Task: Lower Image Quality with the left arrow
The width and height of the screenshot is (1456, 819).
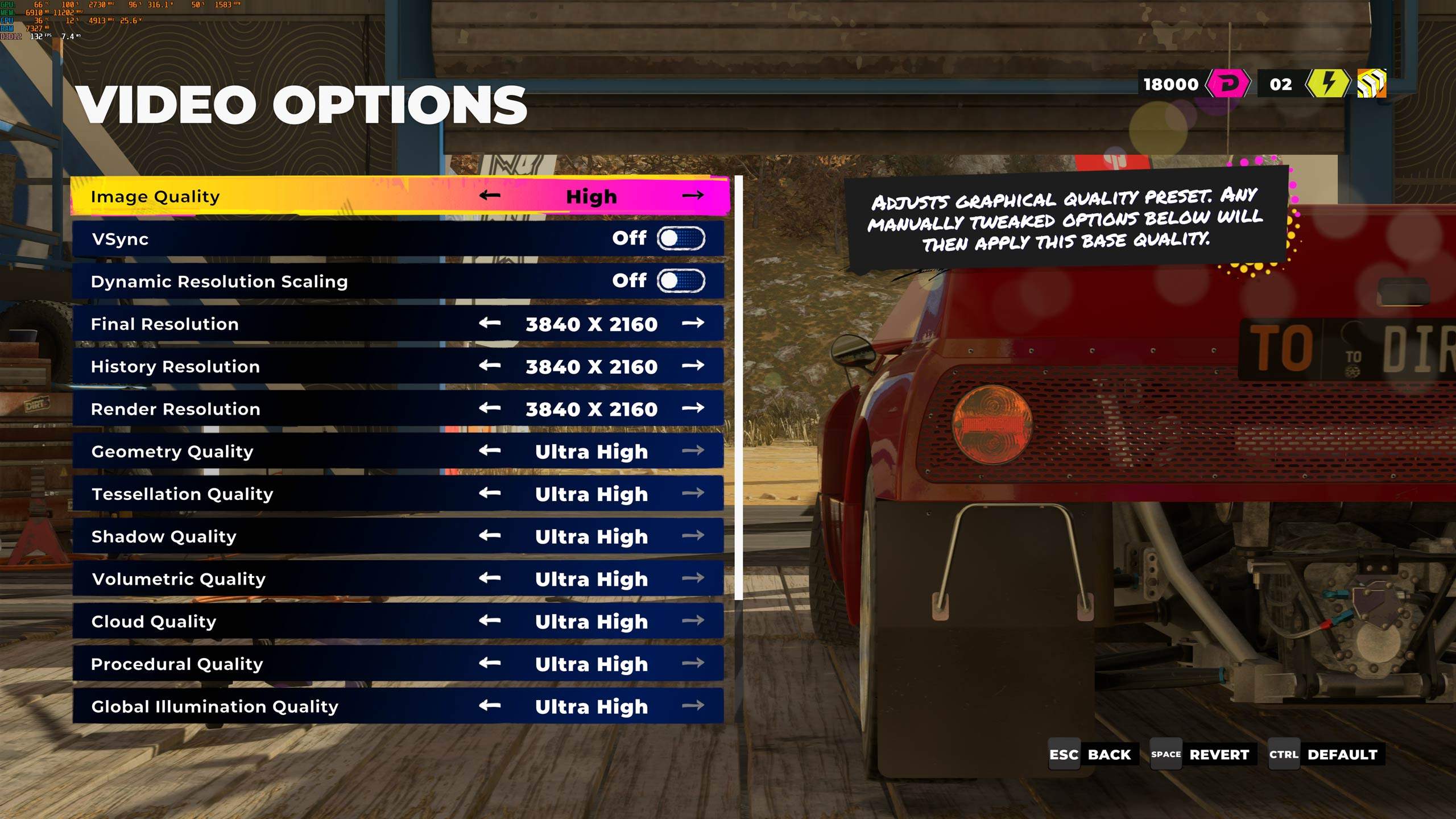Action: pyautogui.click(x=489, y=196)
